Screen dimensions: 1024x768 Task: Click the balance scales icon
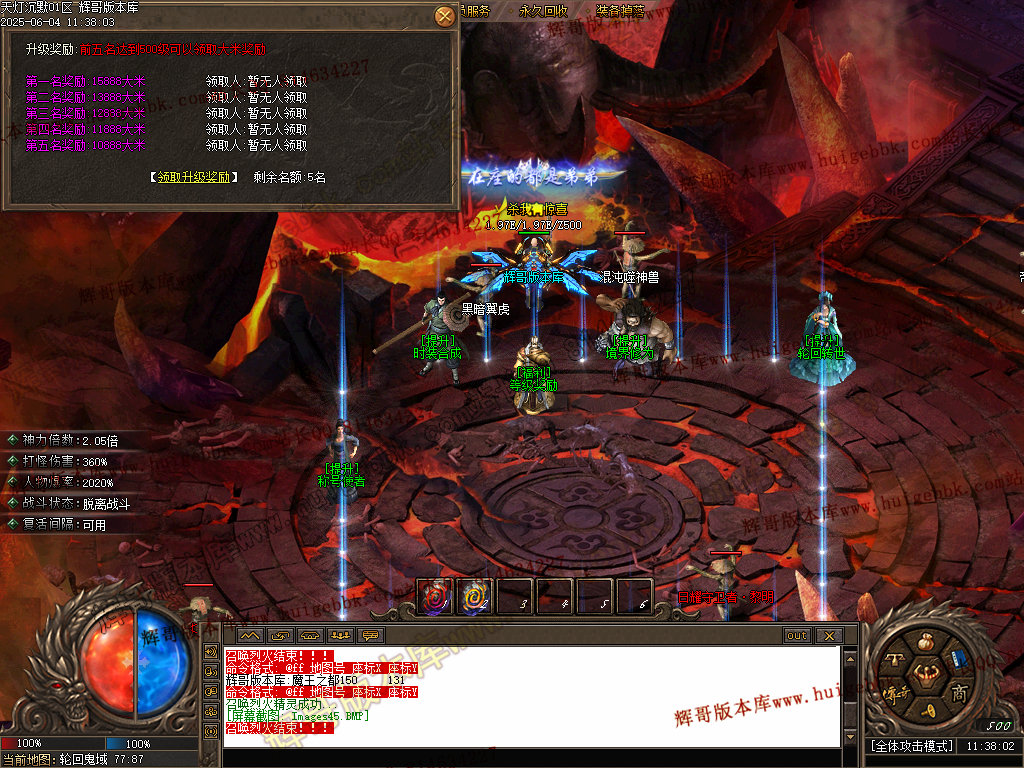click(893, 659)
